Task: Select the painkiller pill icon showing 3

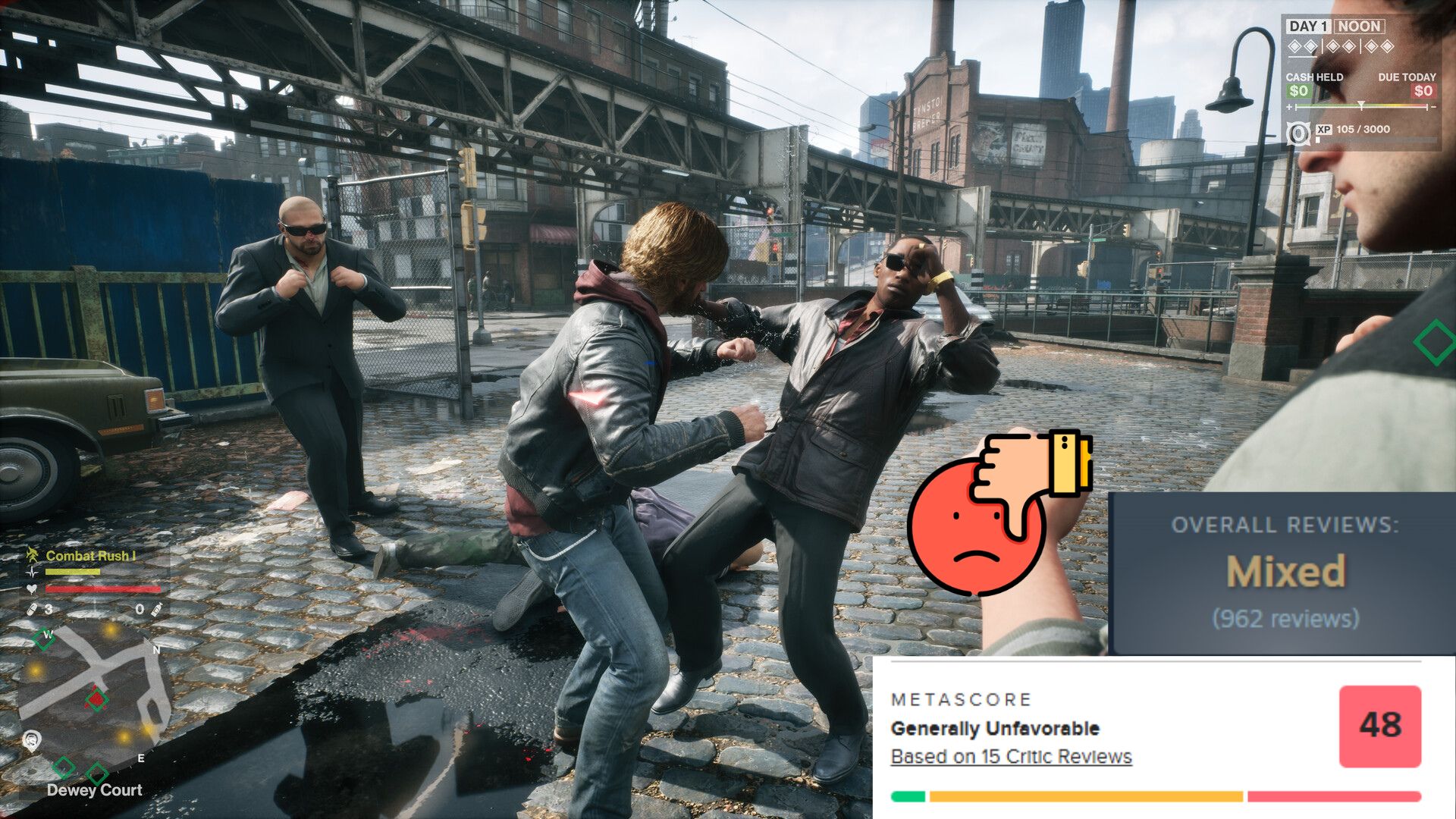Action: tap(32, 610)
